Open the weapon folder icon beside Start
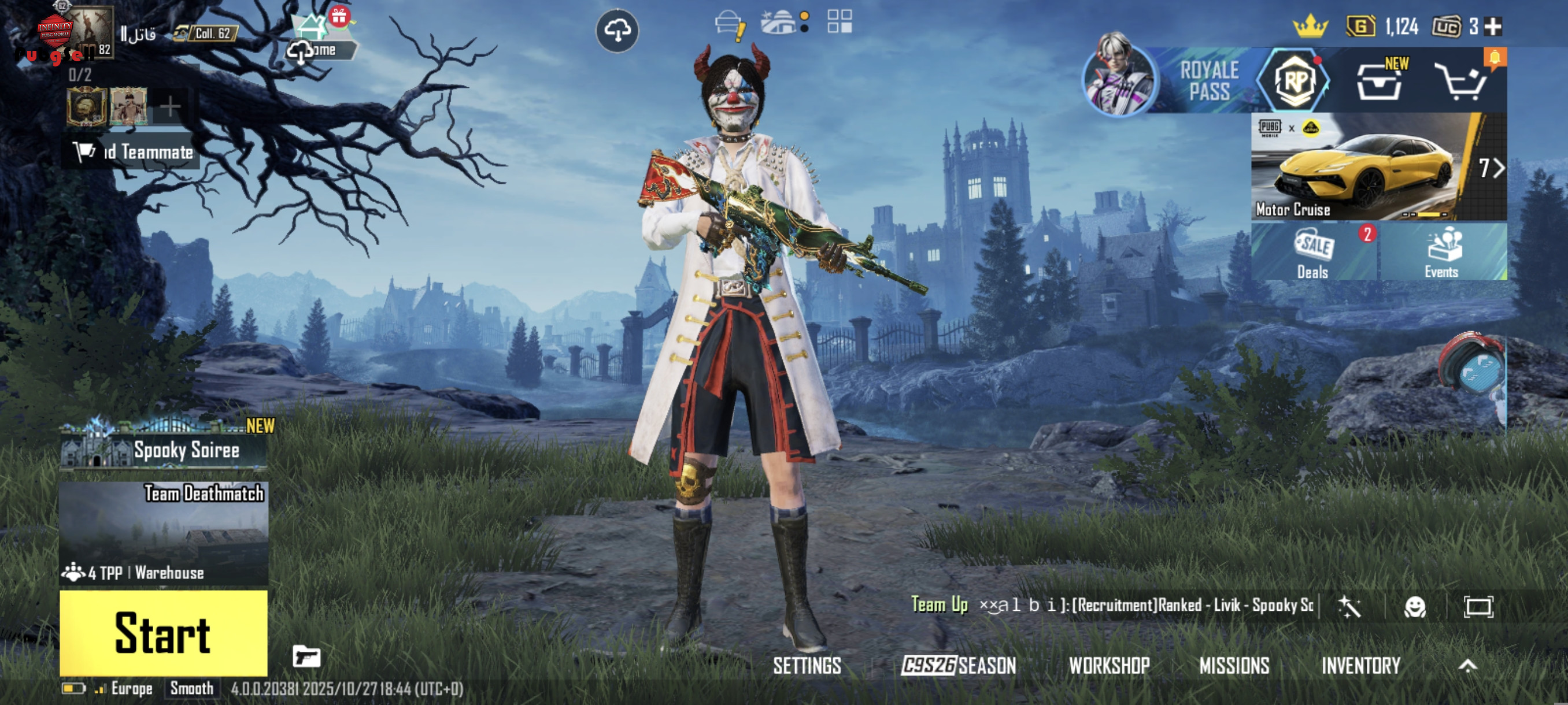This screenshot has height=705, width=1568. [306, 656]
